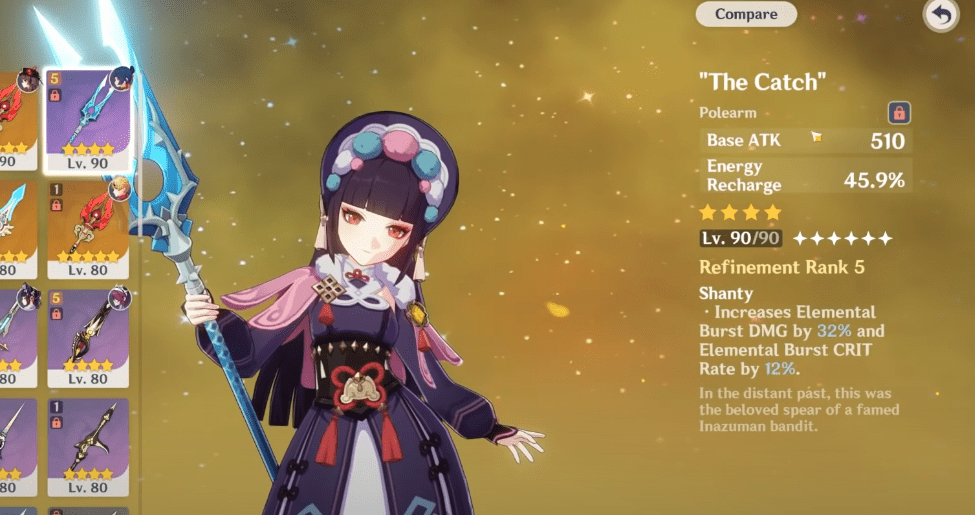The height and width of the screenshot is (515, 975).
Task: Choose the red five-star polearm at Lv. 80
Action: click(88, 228)
